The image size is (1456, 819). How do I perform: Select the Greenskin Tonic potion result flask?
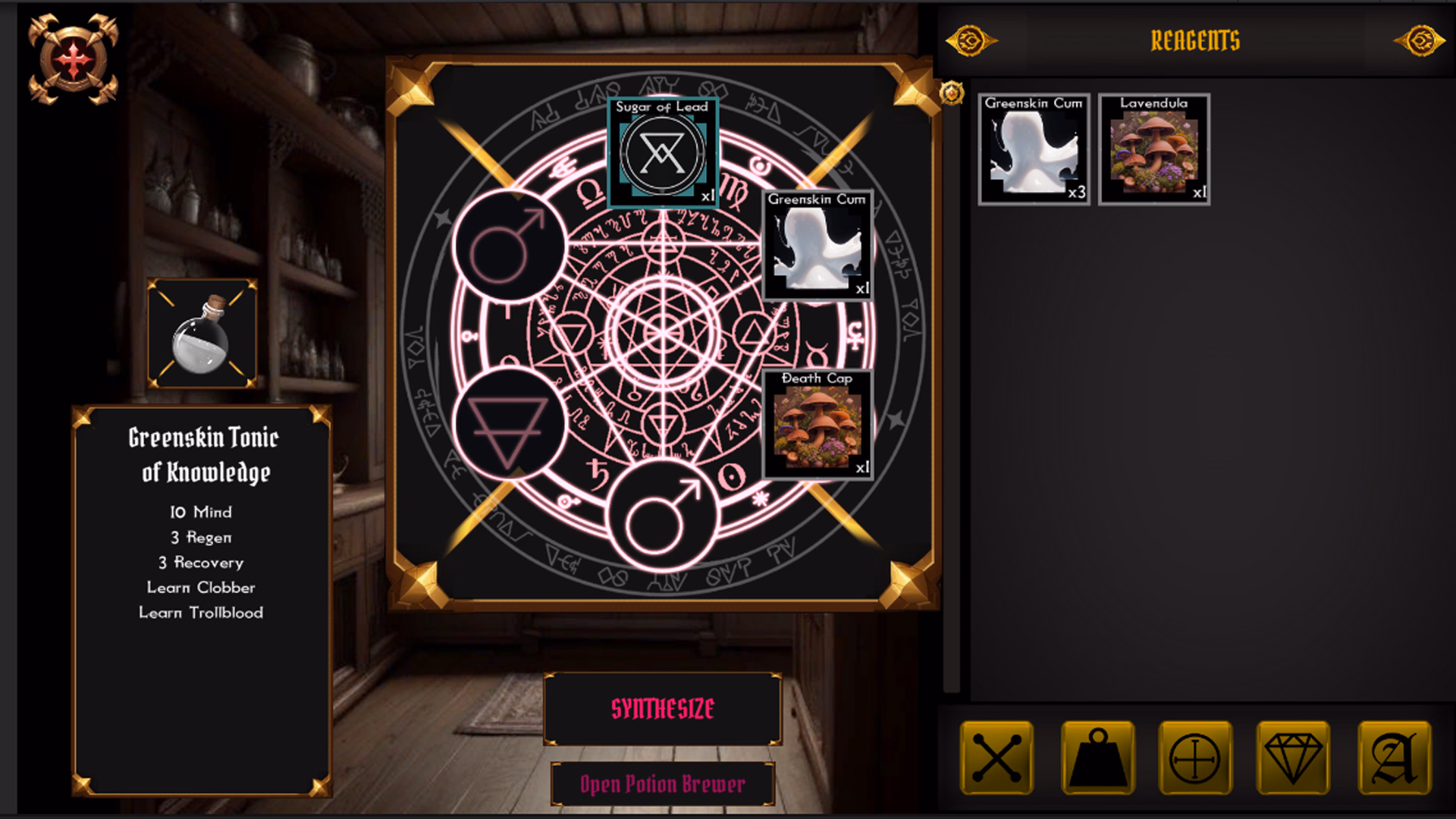click(202, 334)
